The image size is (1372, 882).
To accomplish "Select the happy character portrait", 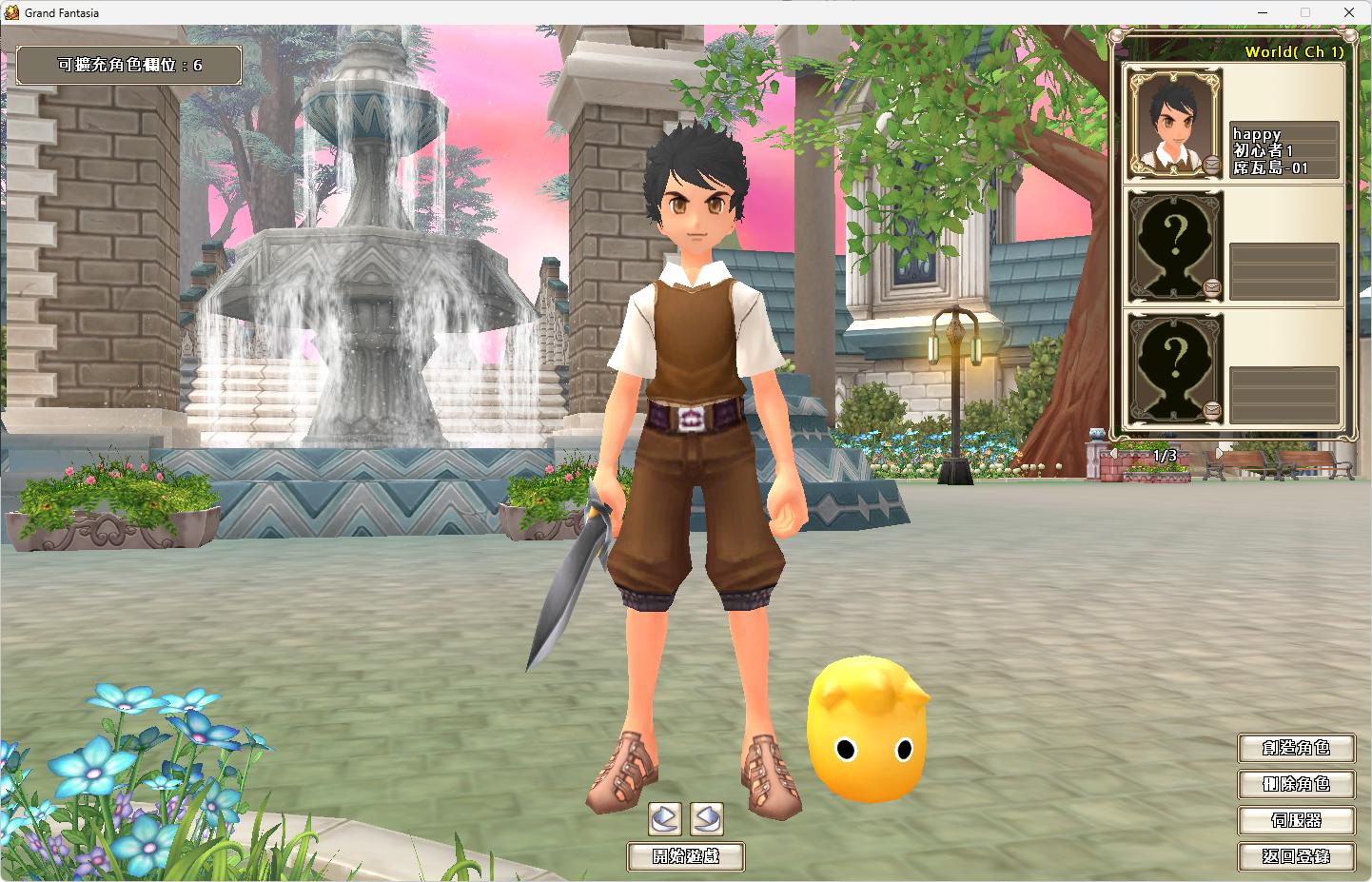I will click(x=1175, y=124).
